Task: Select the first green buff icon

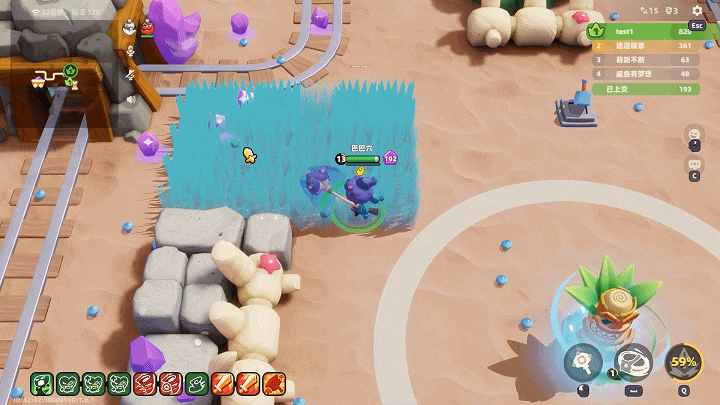Action: tap(41, 383)
